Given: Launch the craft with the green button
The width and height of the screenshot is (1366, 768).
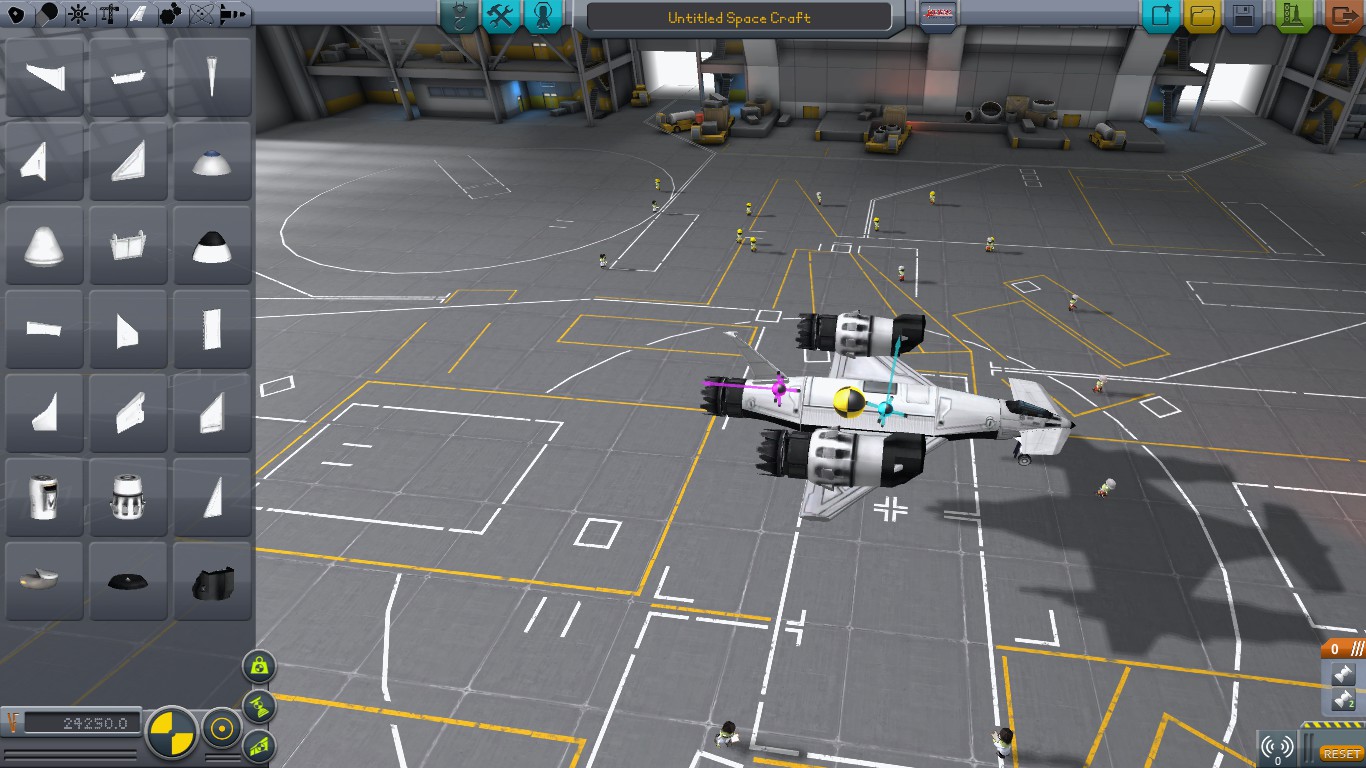Looking at the screenshot, I should tap(1294, 16).
